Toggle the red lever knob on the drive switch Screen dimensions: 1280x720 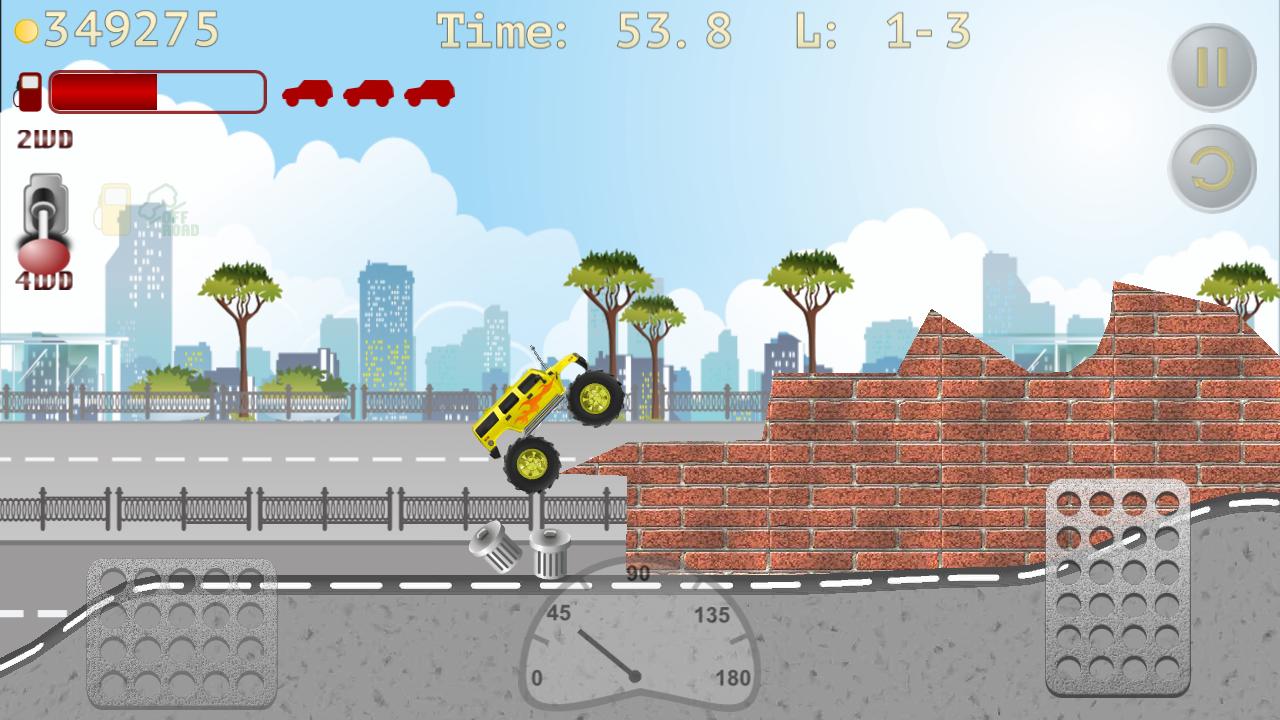point(40,252)
